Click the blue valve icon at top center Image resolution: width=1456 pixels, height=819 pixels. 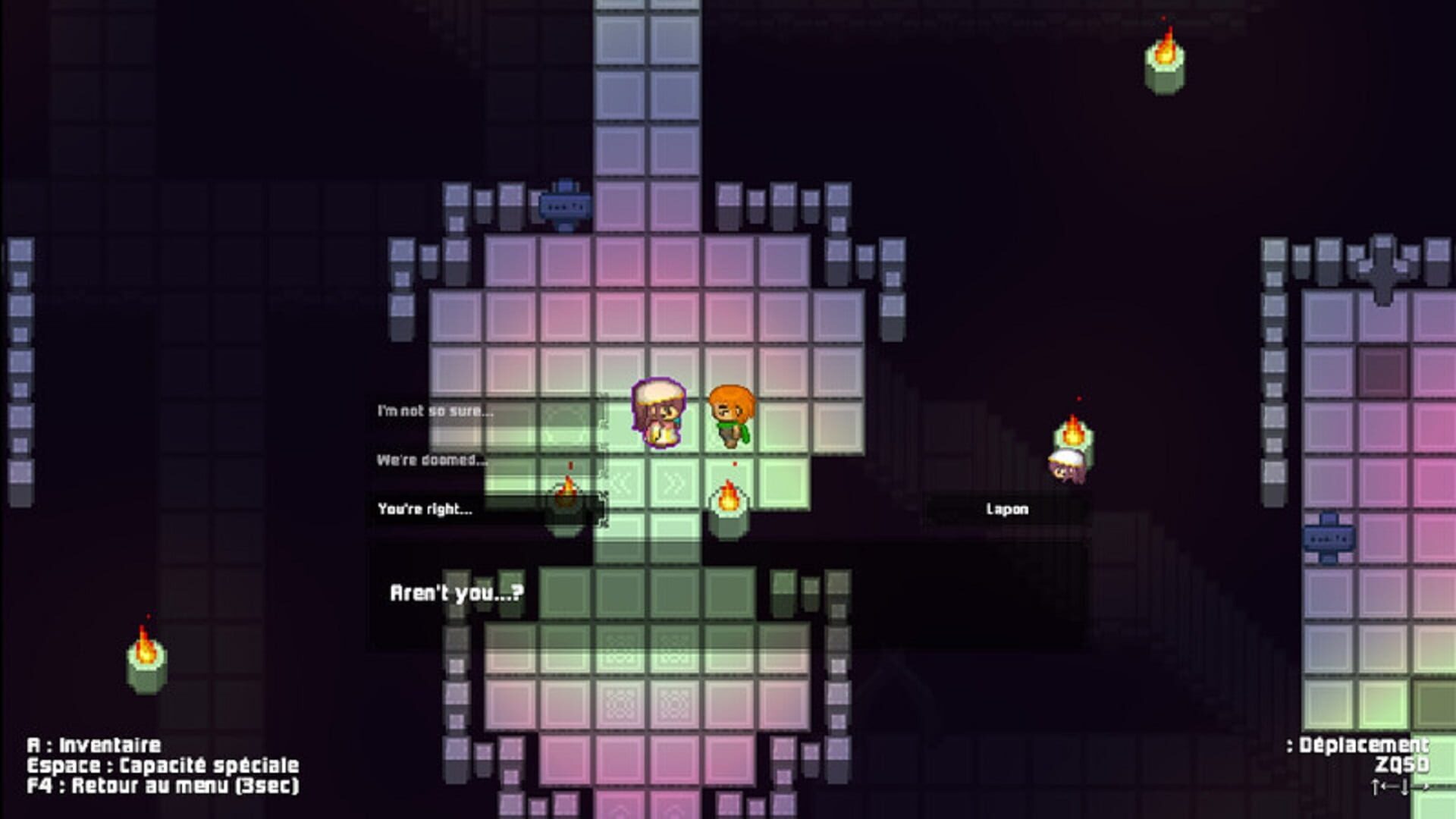coord(564,203)
